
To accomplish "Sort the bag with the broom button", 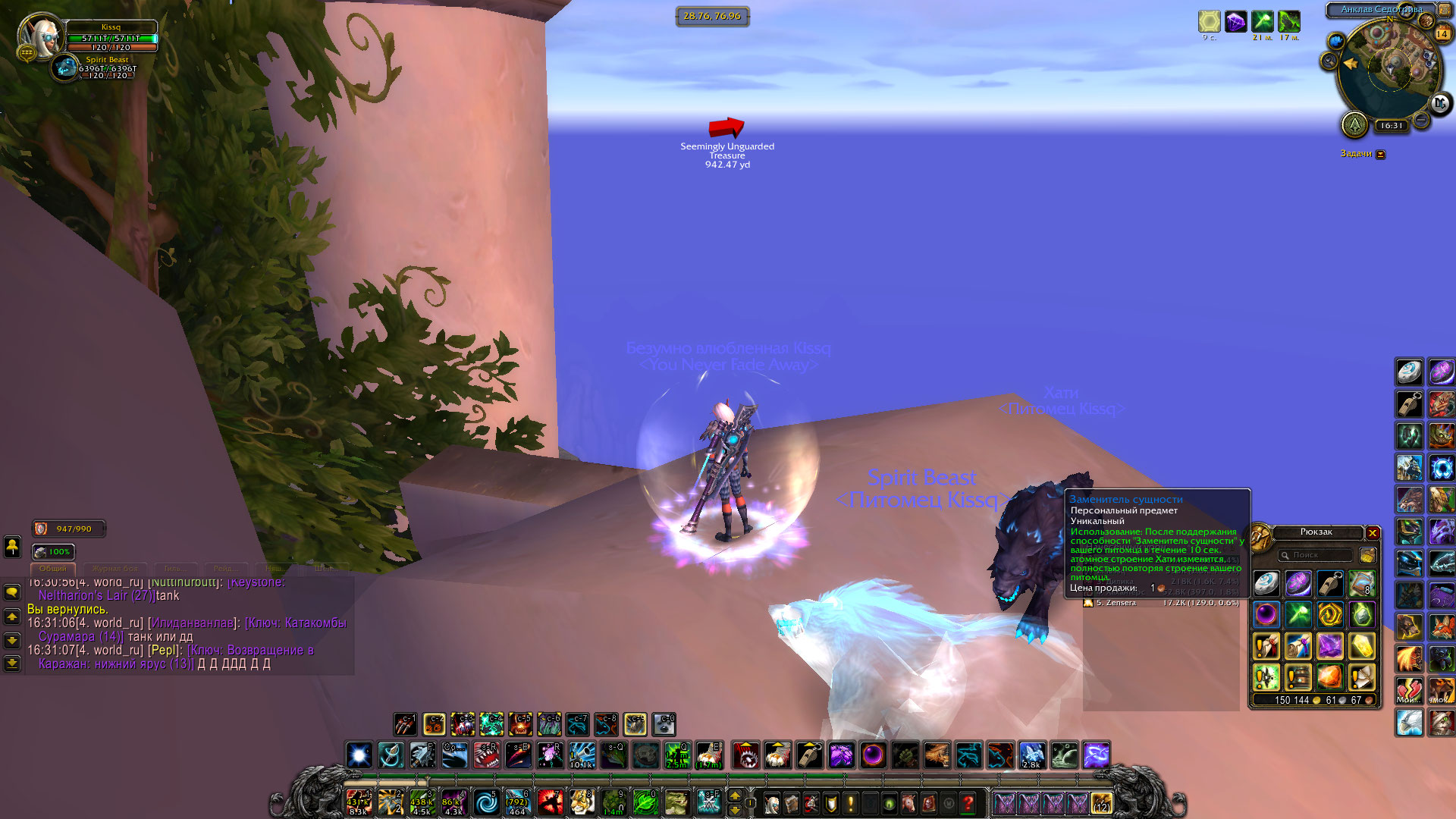I will click(x=1367, y=555).
